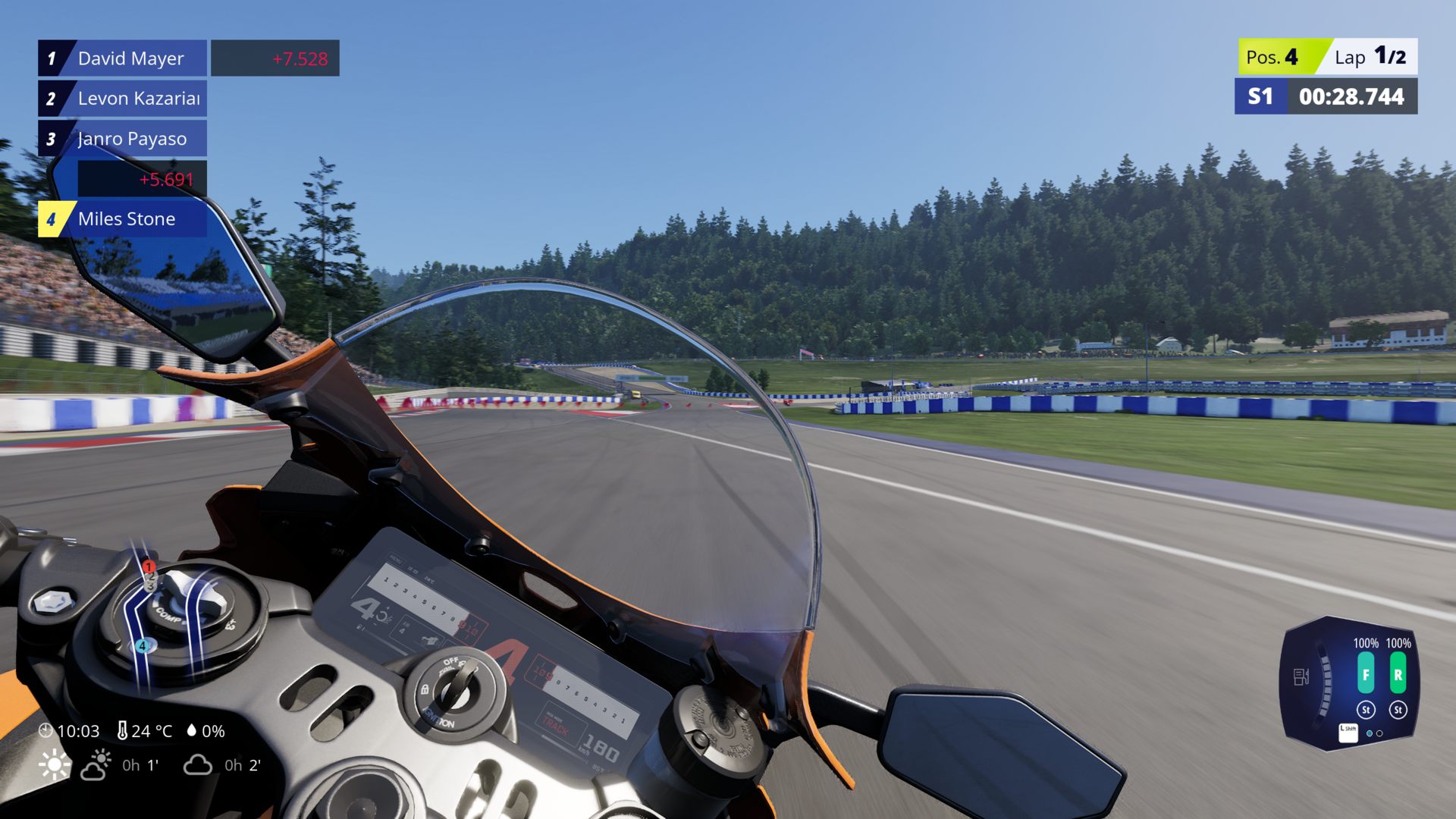Select the rear tyre R indicator
Screen dimensions: 1456x819
[x=1398, y=674]
